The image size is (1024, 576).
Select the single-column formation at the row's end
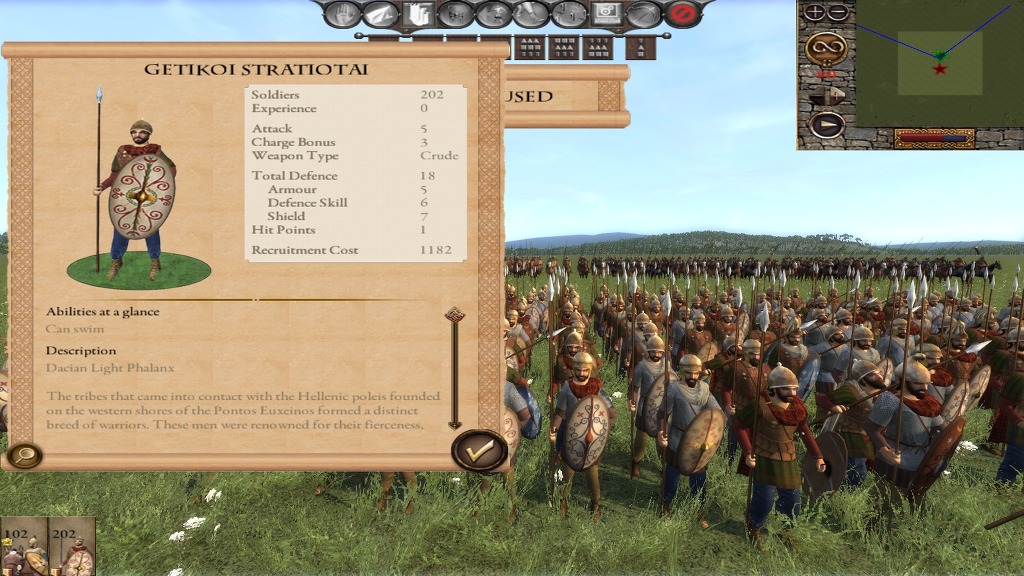point(640,47)
